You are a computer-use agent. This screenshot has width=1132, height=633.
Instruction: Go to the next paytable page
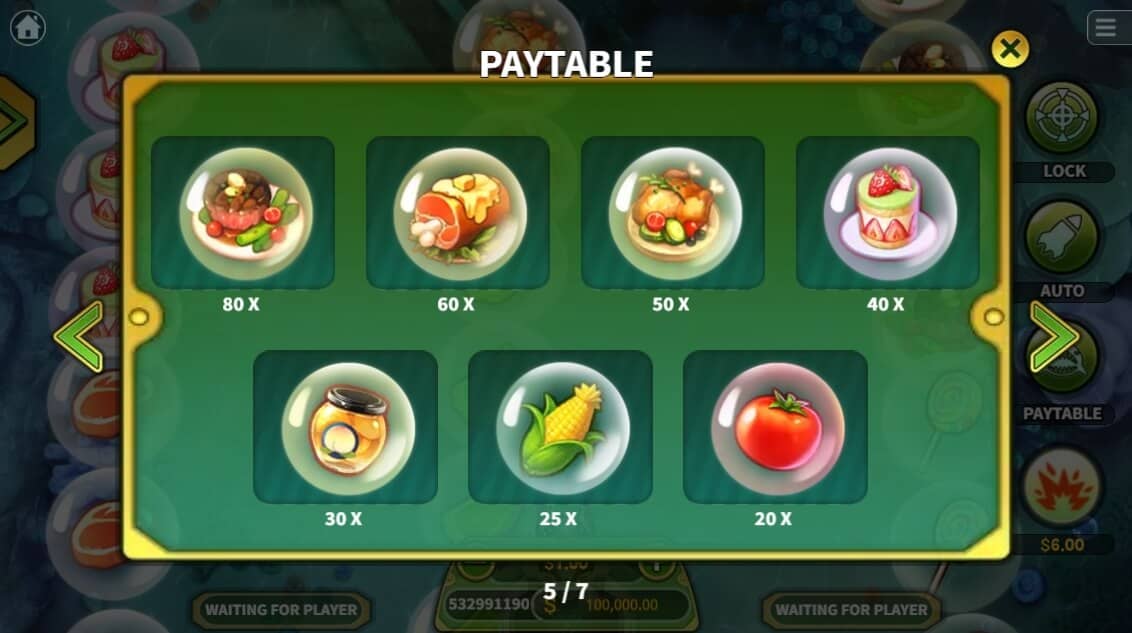pos(1053,337)
